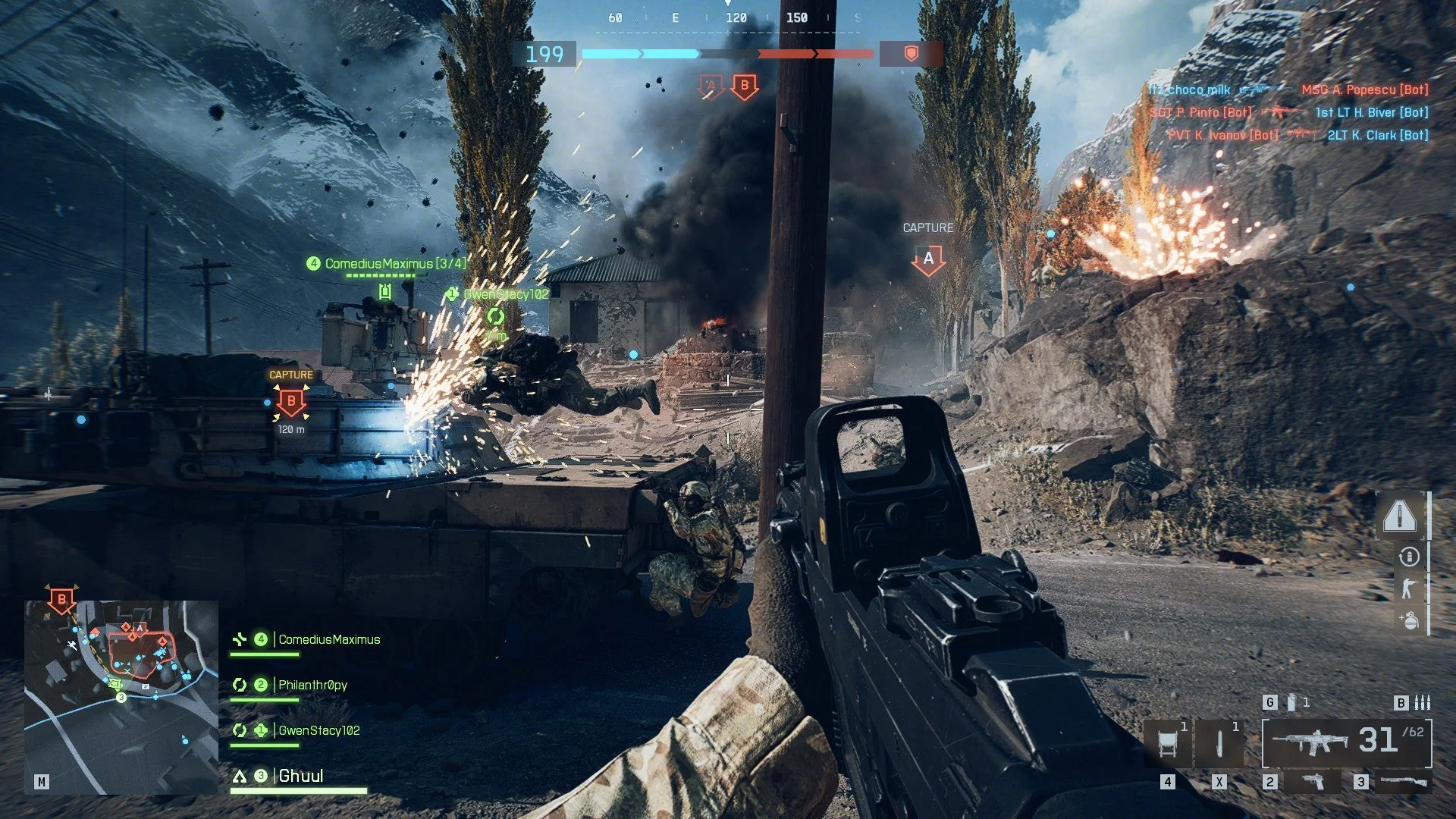Viewport: 1456px width, 819px height.
Task: Click the enemy team shield emblem
Action: pyautogui.click(x=912, y=53)
